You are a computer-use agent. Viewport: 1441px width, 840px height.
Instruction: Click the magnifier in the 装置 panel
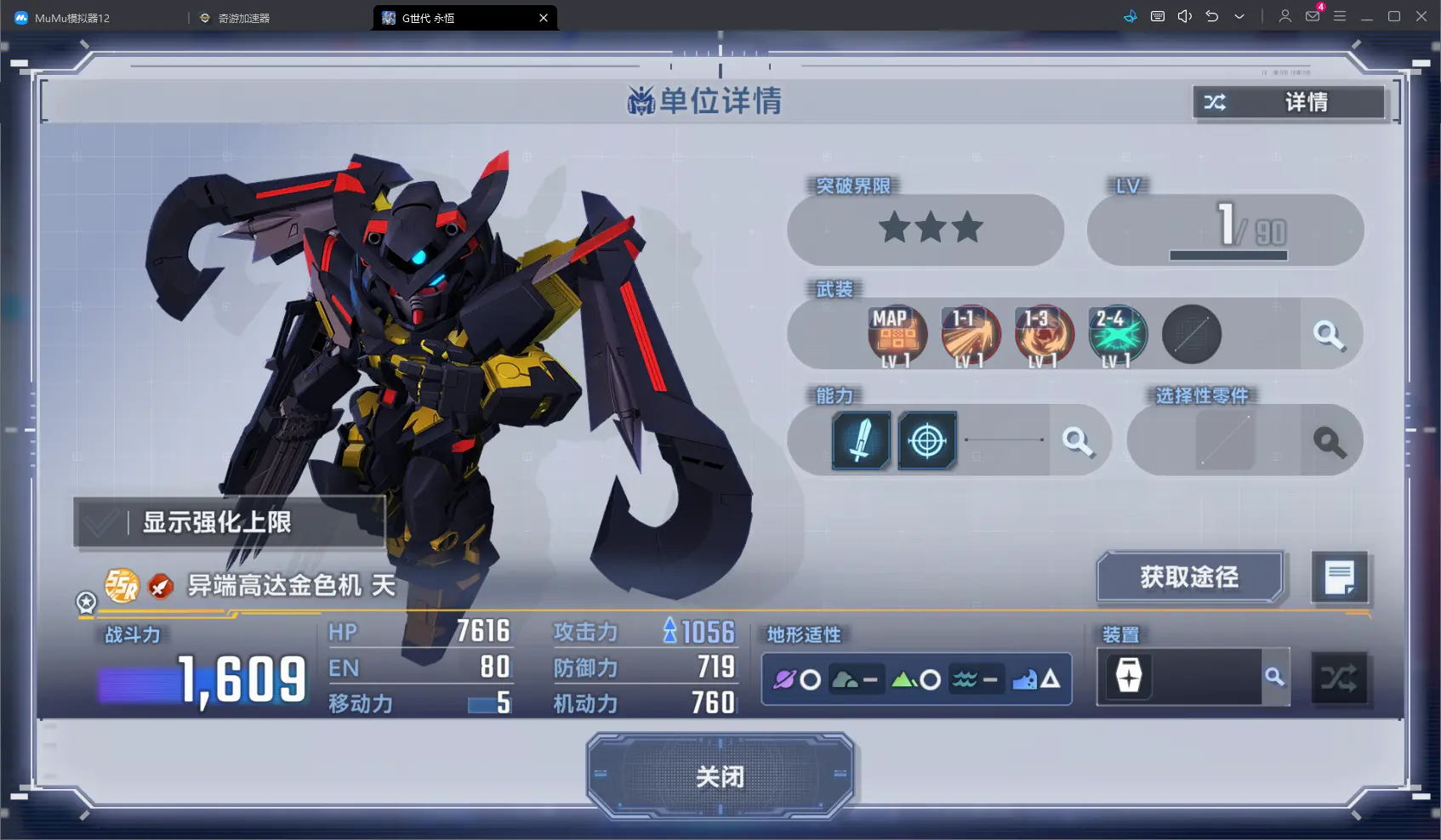pos(1274,677)
